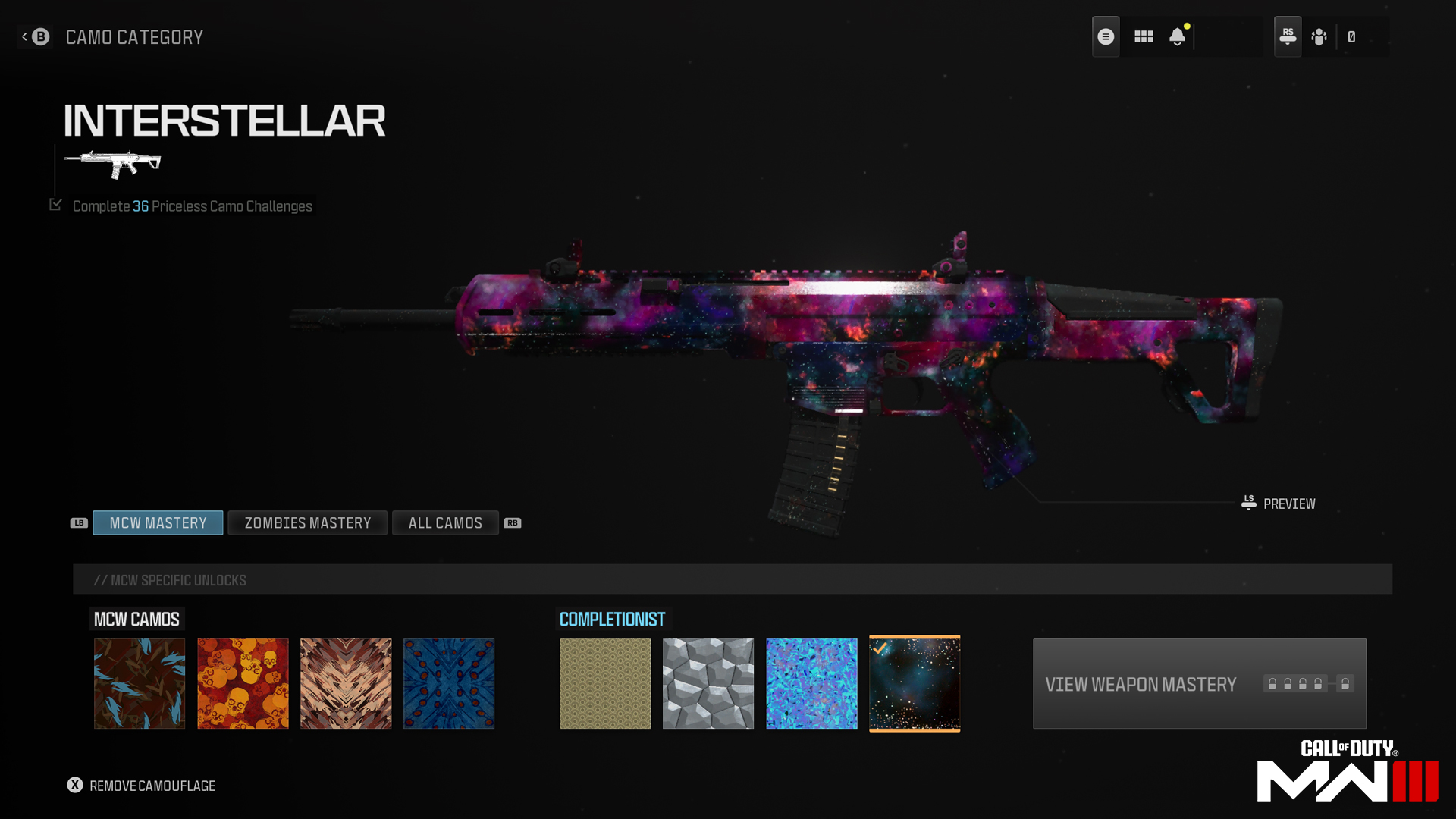Toggle the blue crystal Completionist camo
1456x819 pixels.
click(811, 682)
